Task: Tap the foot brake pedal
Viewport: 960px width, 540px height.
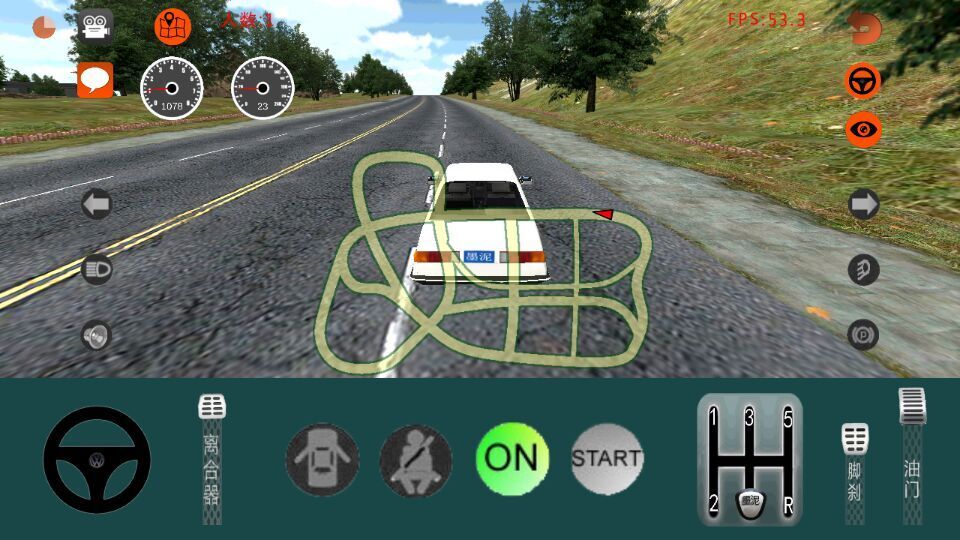Action: pos(854,470)
